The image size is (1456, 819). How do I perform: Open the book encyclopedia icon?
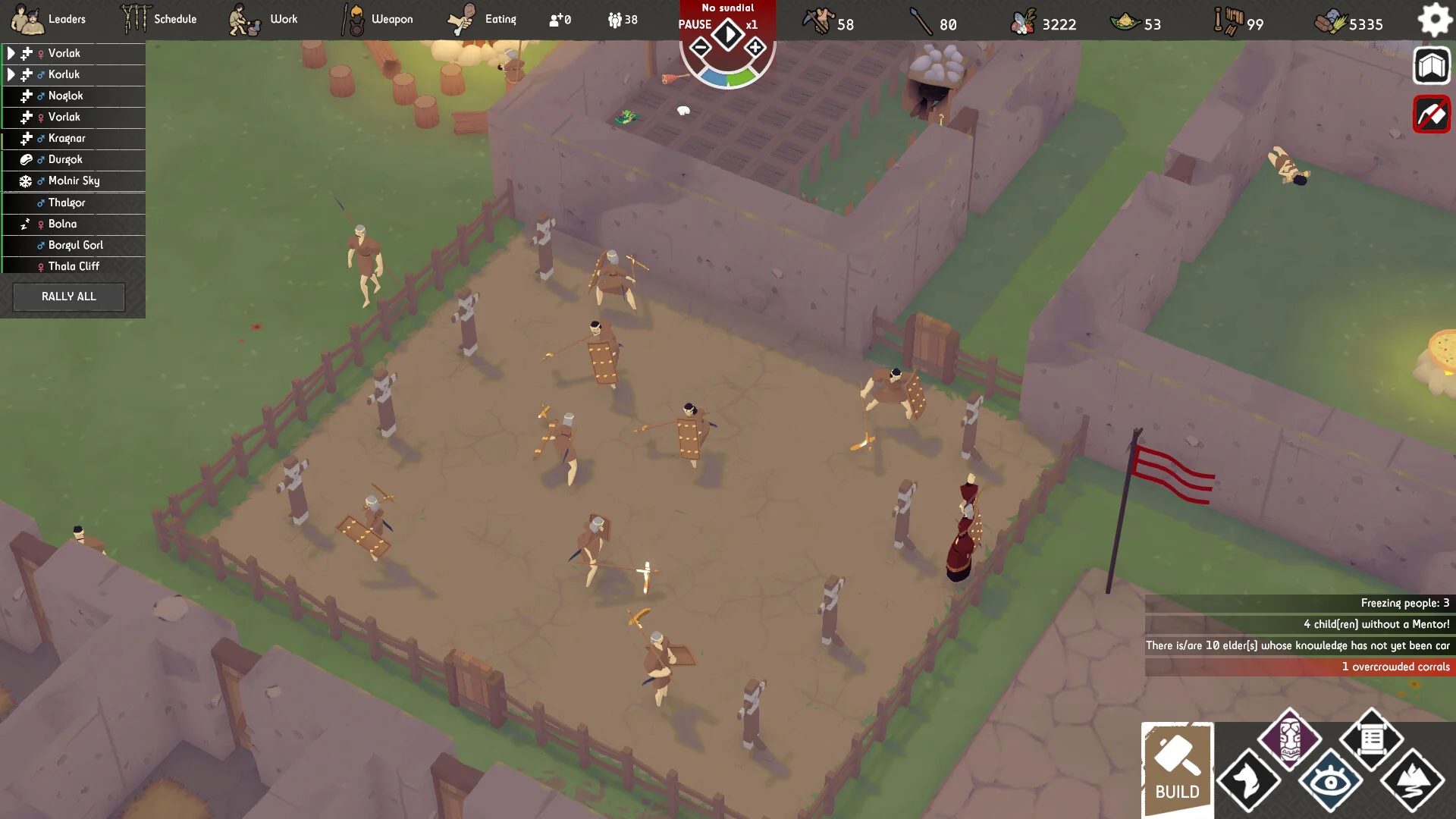[1431, 67]
